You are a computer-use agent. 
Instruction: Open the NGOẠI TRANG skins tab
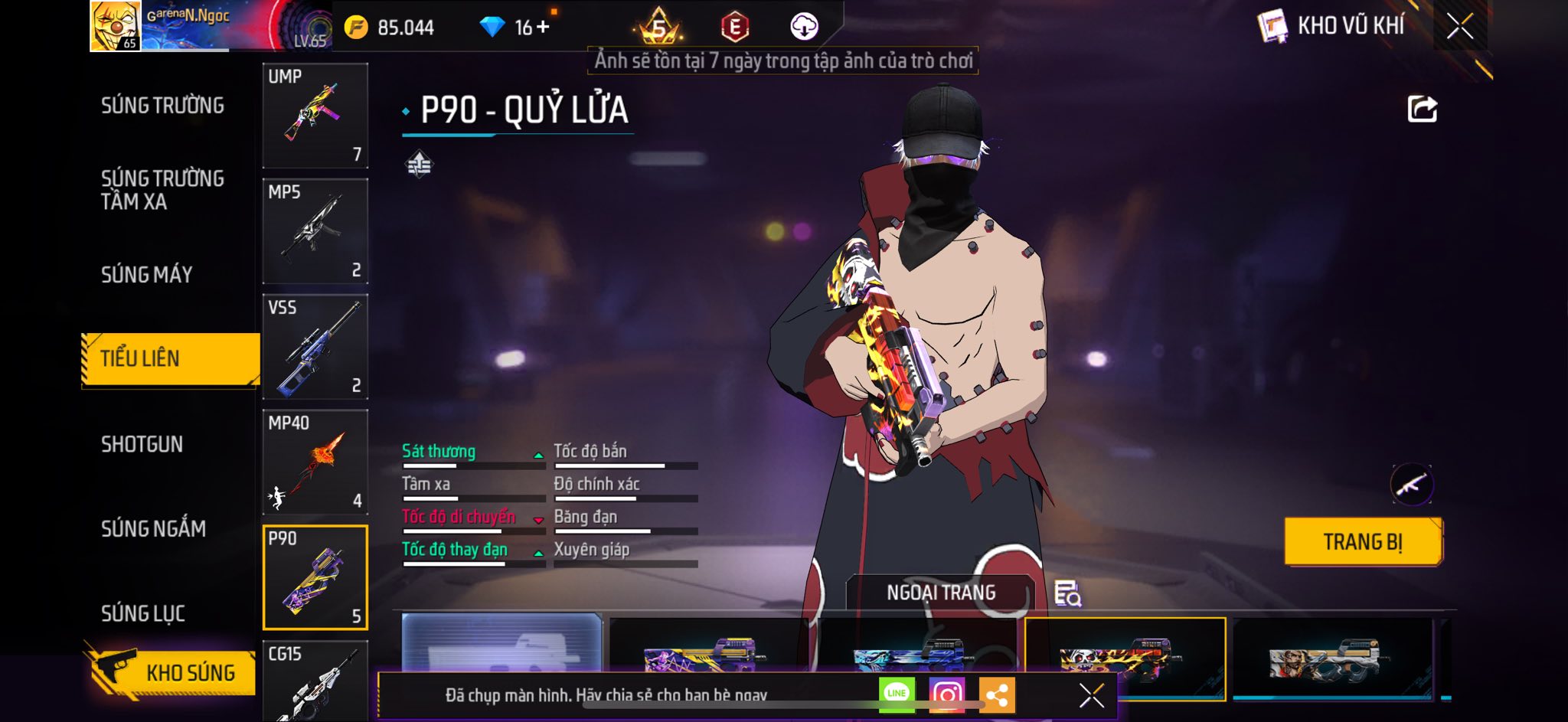(x=941, y=593)
